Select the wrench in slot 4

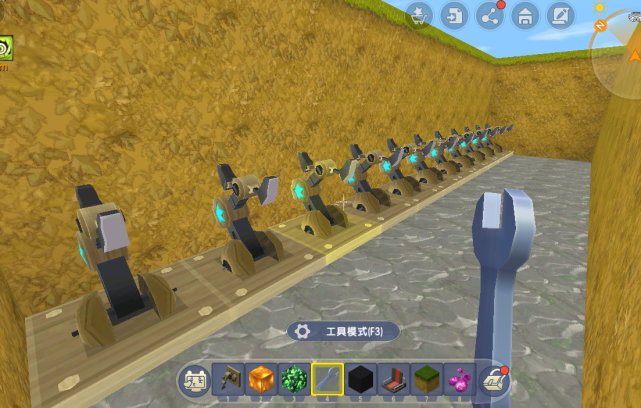[327, 379]
